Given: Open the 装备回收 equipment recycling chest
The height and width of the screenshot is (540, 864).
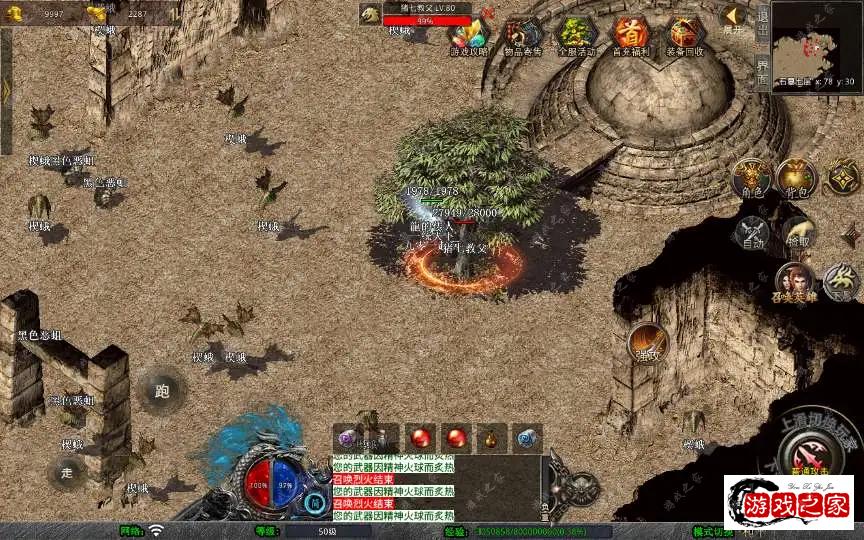Looking at the screenshot, I should 685,37.
